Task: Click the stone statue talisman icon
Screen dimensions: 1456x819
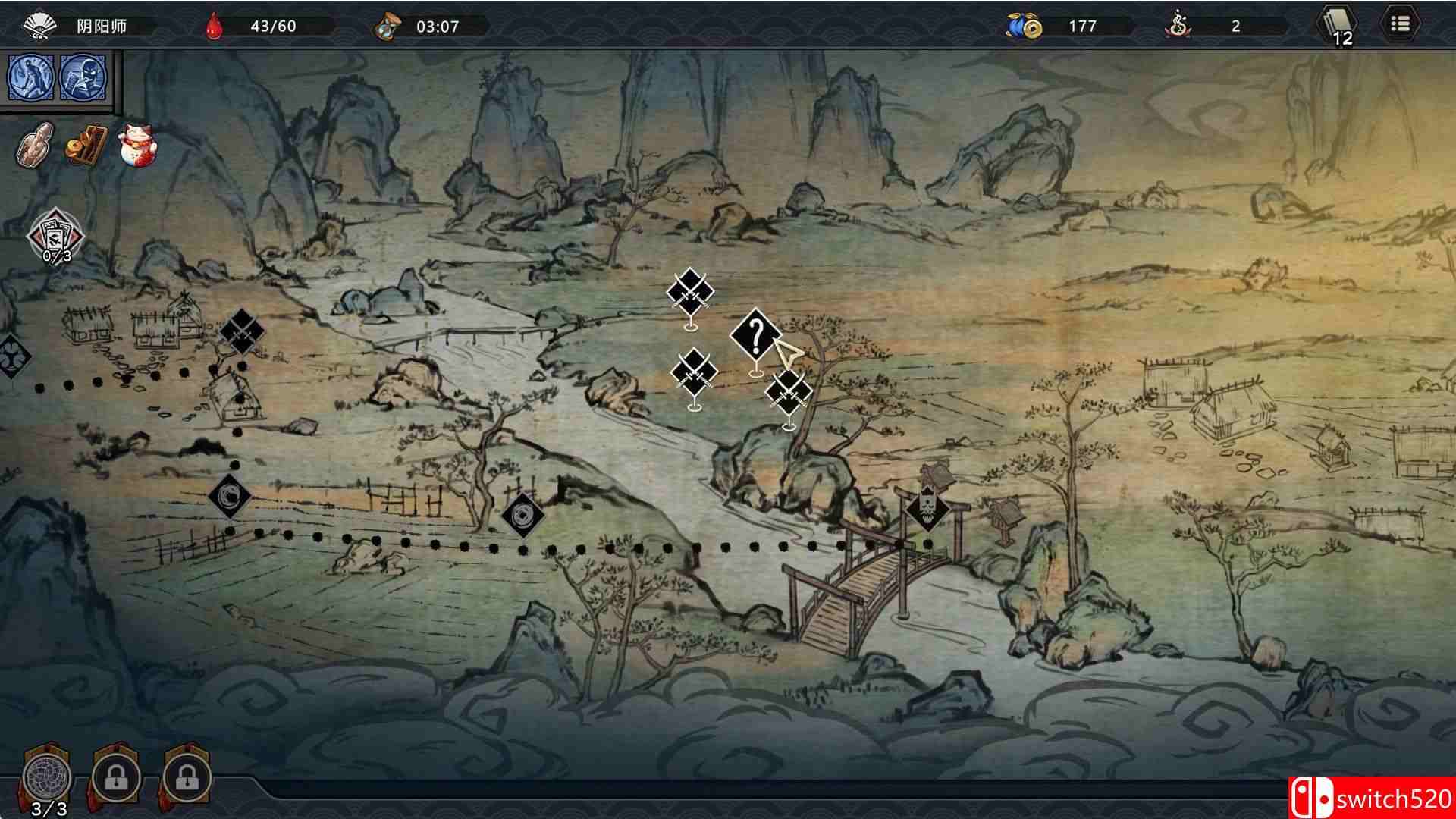Action: click(34, 143)
